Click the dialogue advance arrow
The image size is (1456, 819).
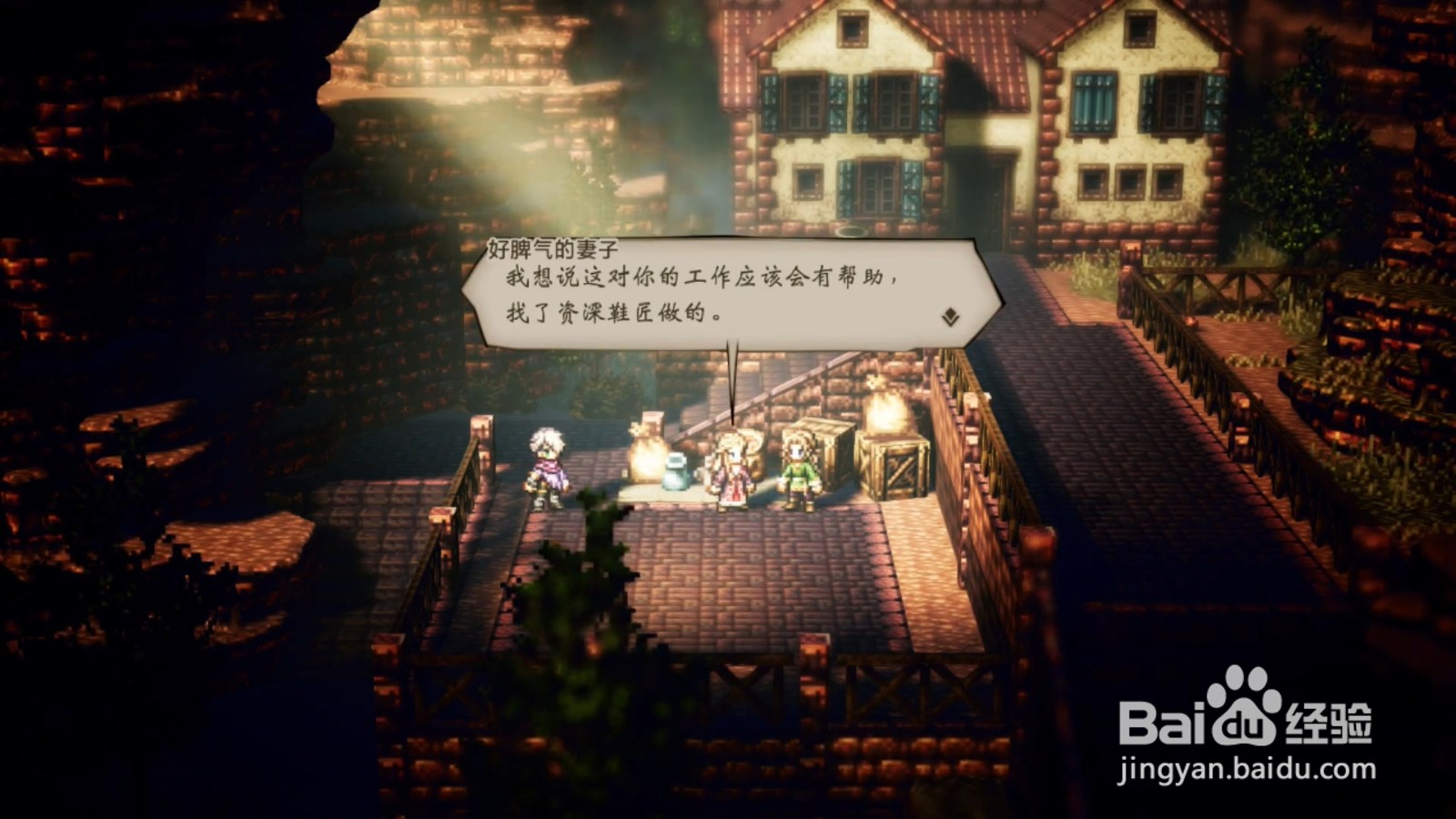click(x=948, y=317)
